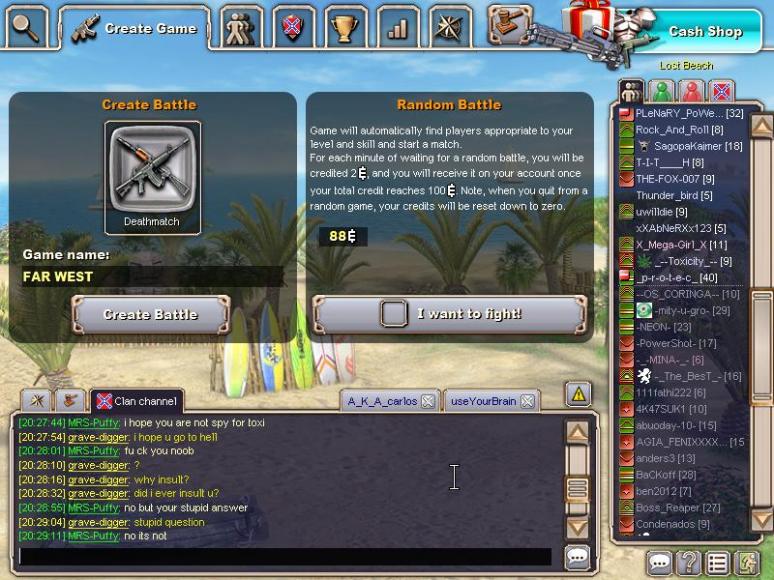Click the exit door button
This screenshot has height=580, width=774.
click(745, 563)
